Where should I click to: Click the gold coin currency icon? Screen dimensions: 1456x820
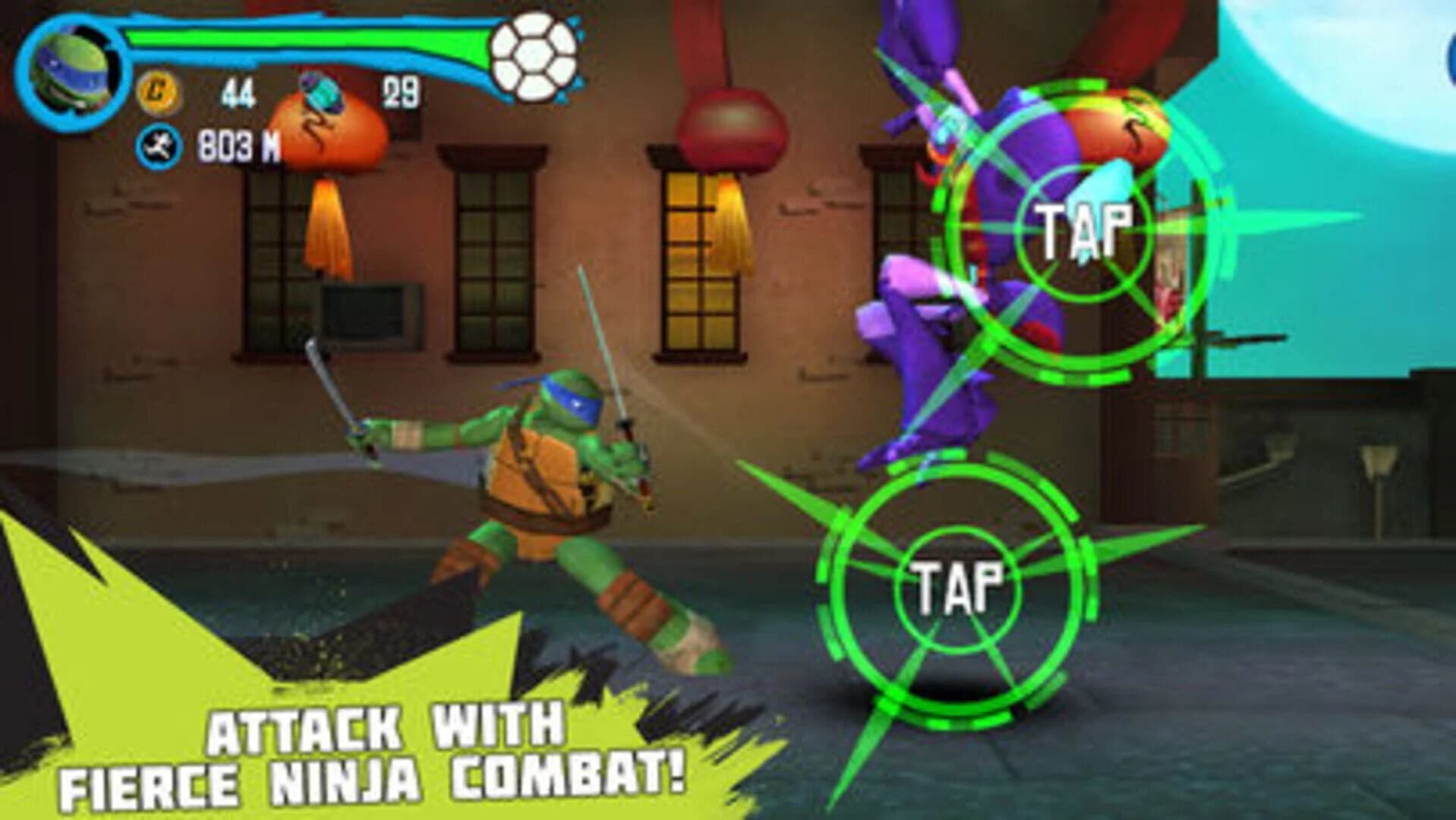(158, 91)
